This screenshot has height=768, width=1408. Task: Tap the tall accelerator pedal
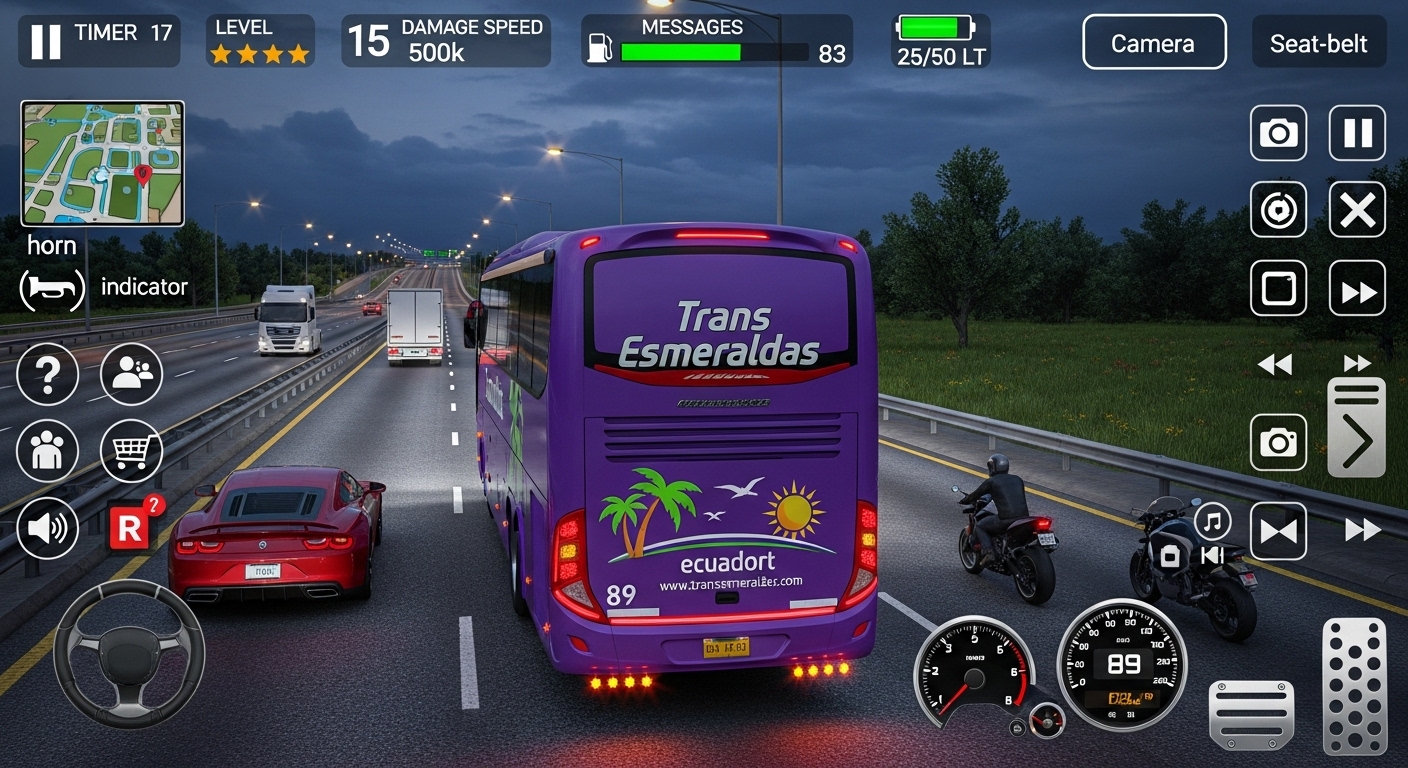point(1355,685)
